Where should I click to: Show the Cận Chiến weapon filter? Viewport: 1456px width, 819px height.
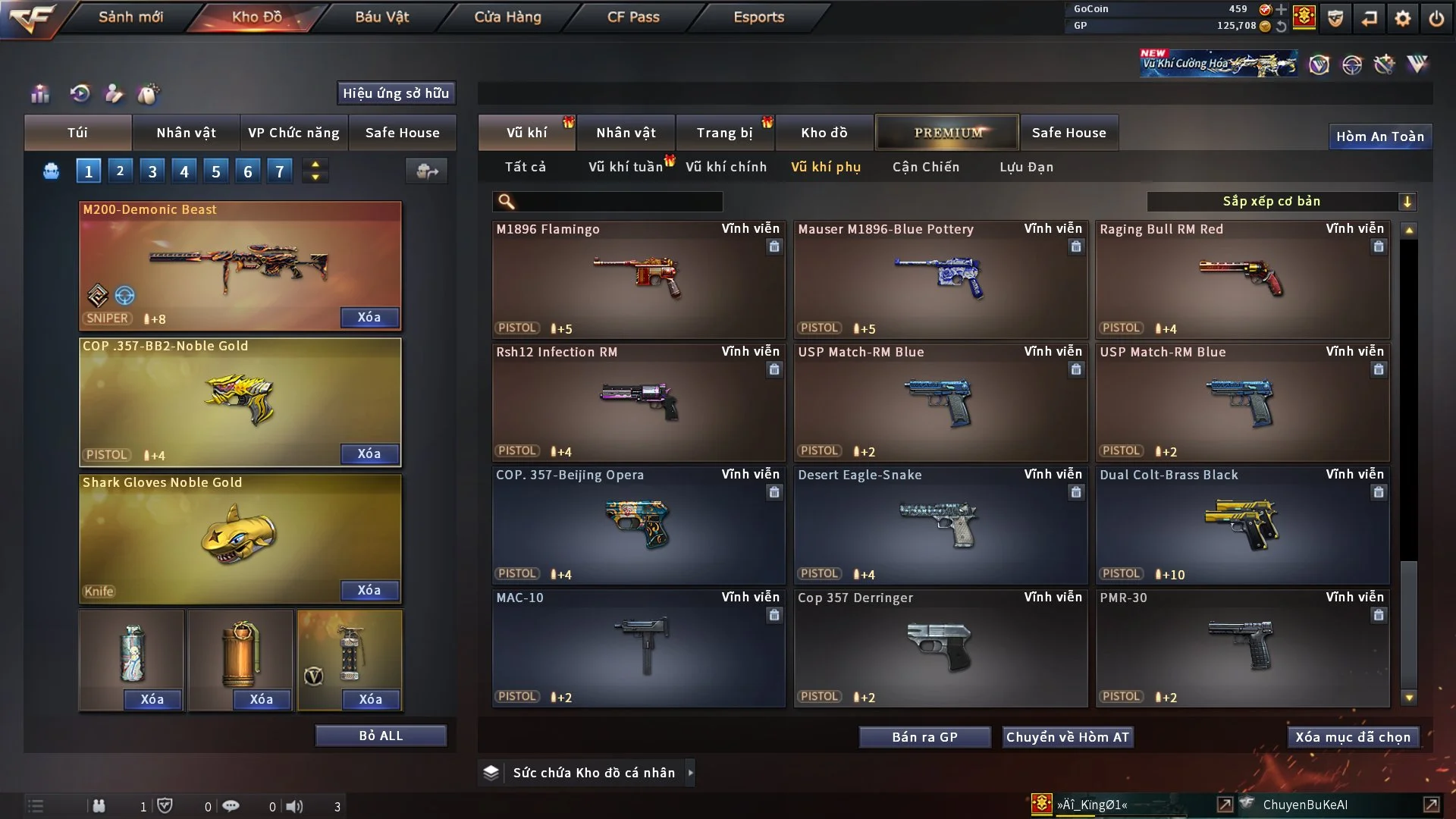(x=925, y=167)
